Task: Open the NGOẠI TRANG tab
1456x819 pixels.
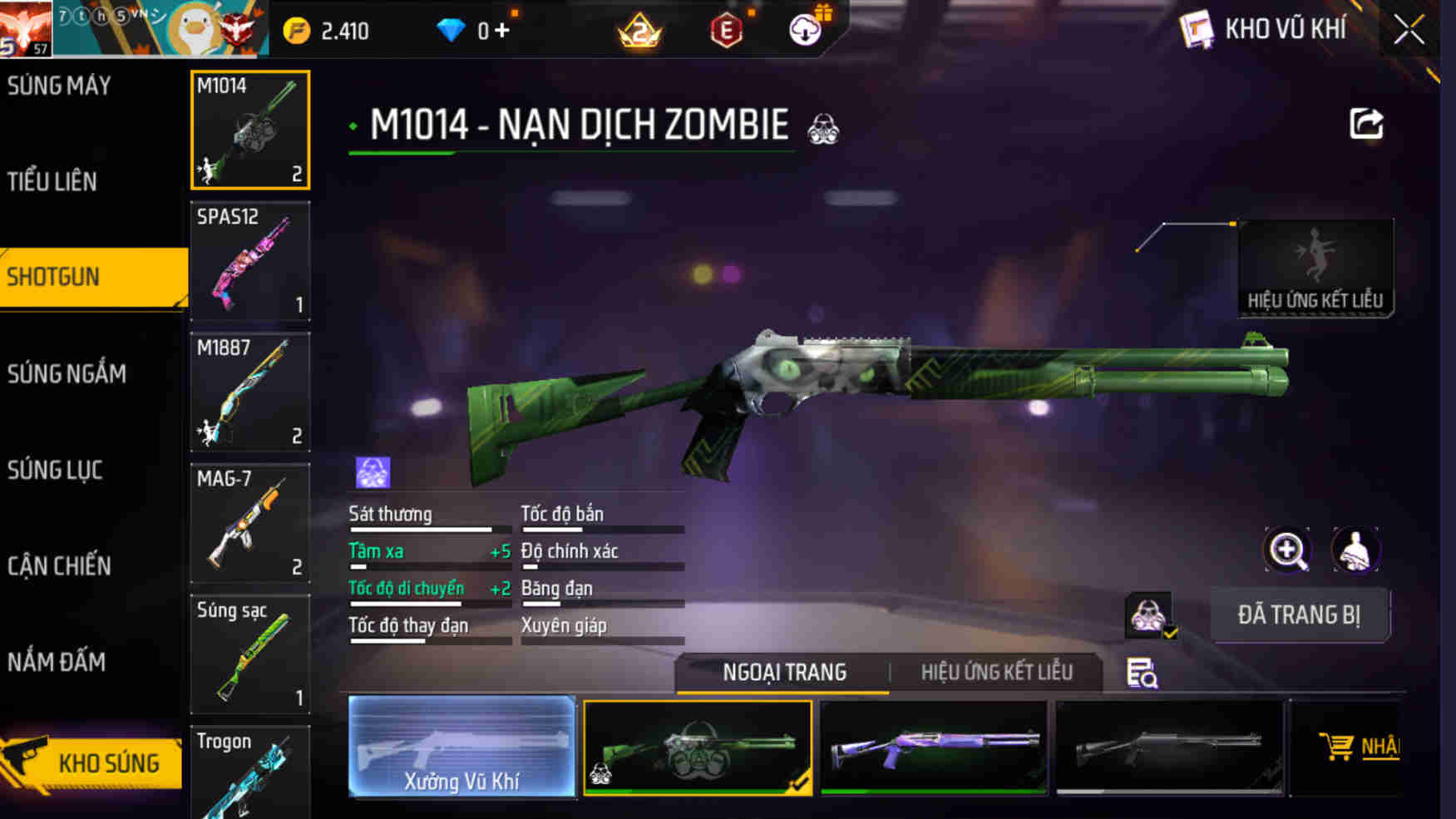Action: (785, 671)
